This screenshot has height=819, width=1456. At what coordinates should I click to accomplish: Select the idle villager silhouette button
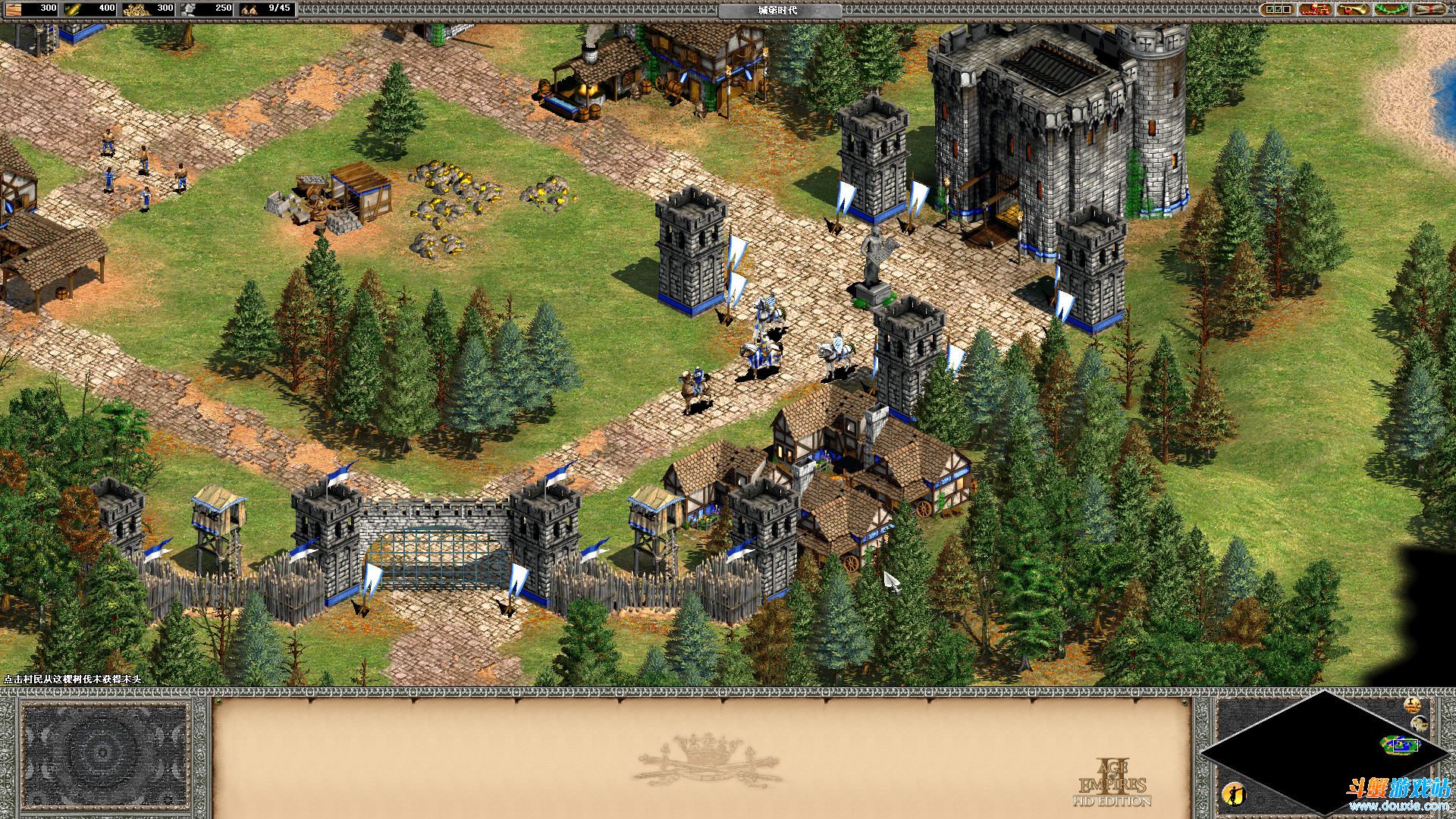(1234, 794)
